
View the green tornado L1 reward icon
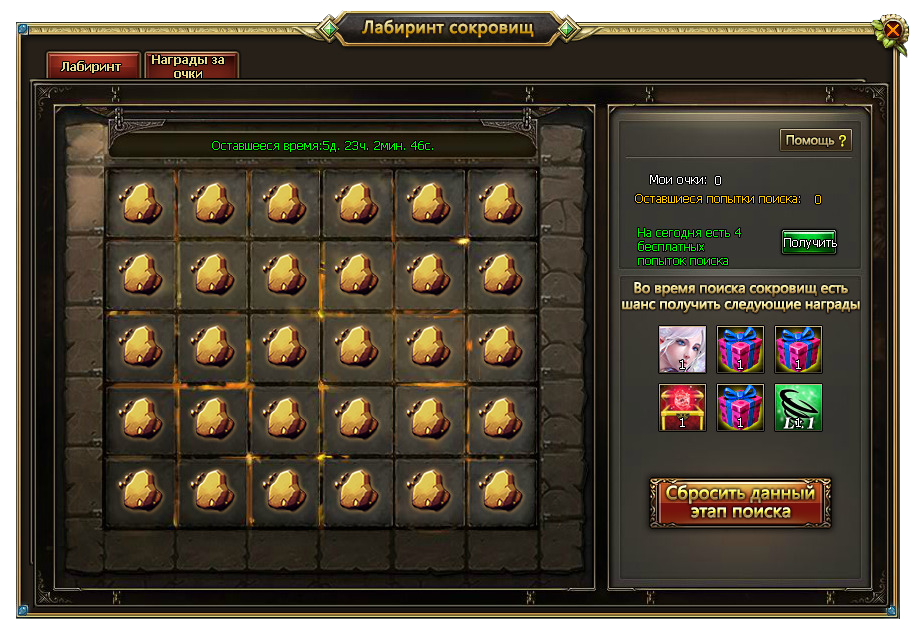tap(798, 408)
